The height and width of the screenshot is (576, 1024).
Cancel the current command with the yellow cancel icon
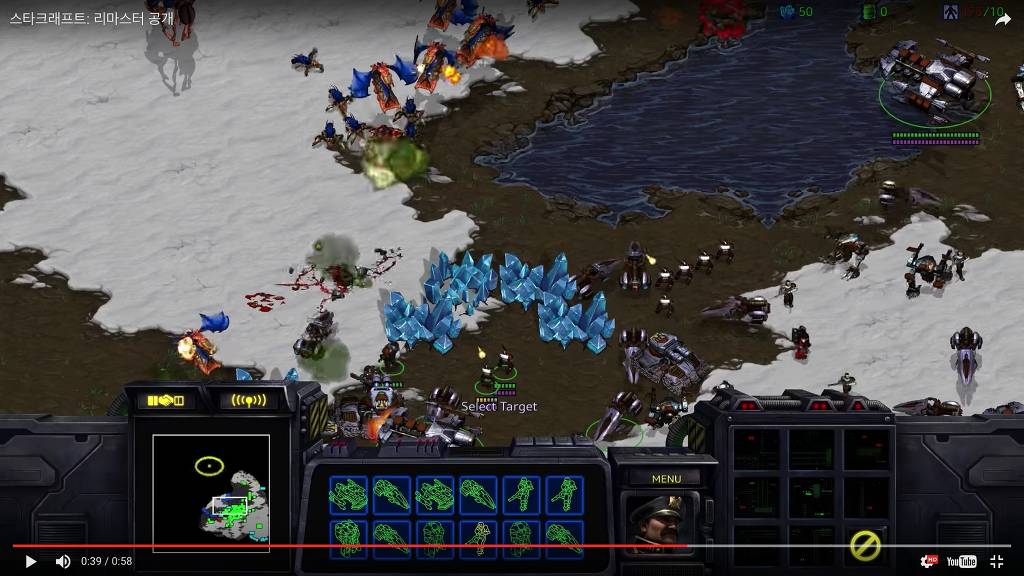click(x=865, y=544)
